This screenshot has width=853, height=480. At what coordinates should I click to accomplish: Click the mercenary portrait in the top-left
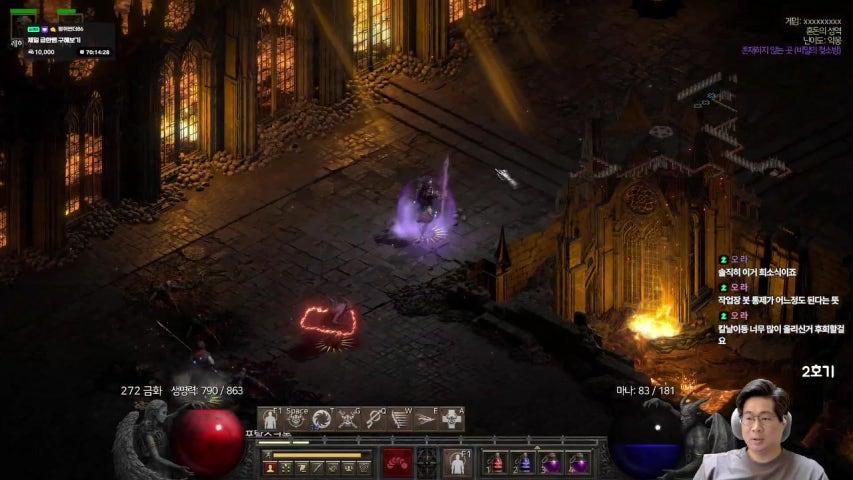pos(17,28)
